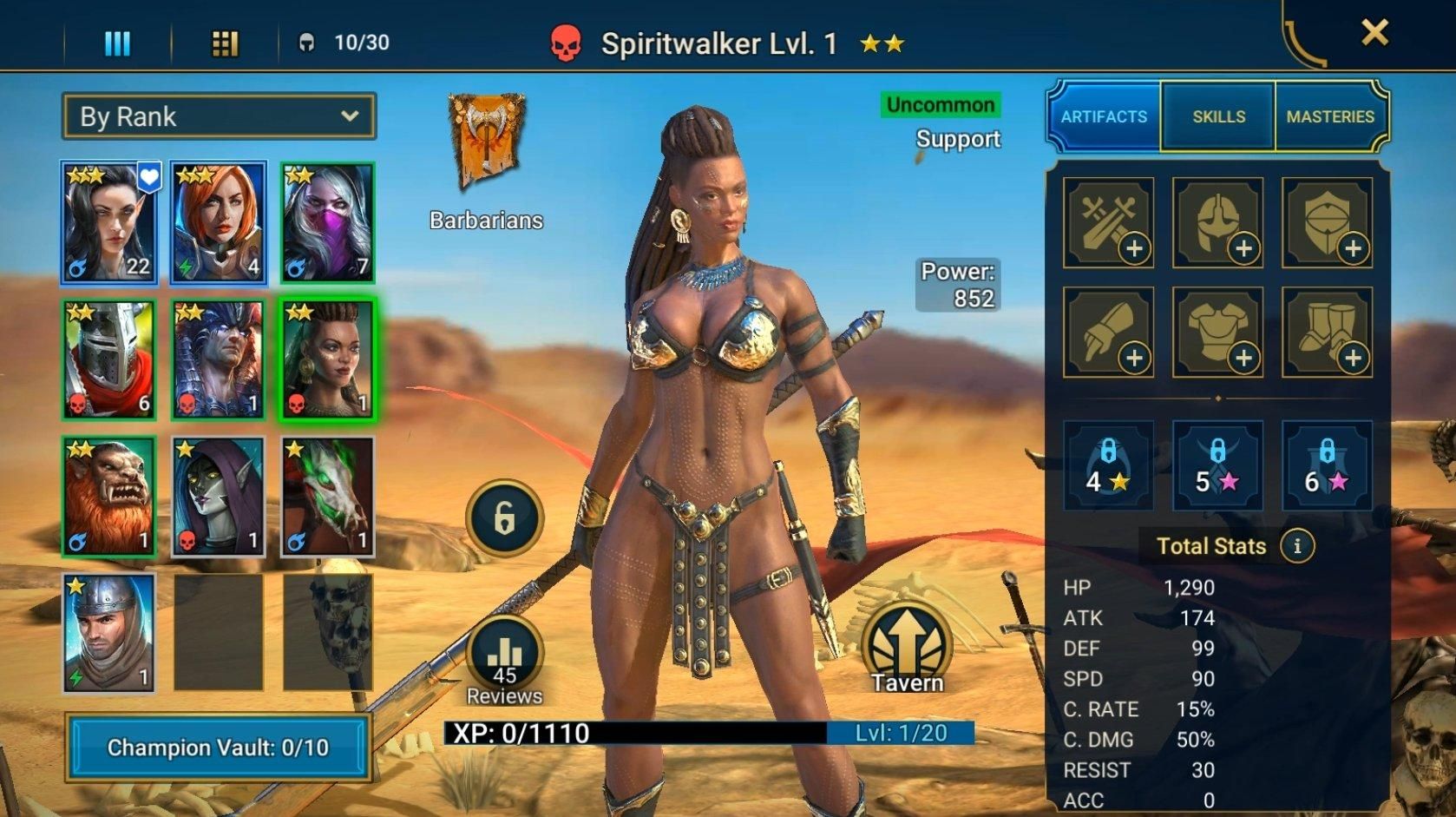The height and width of the screenshot is (817, 1456).
Task: Click the Tavern upgrade button
Action: (x=906, y=646)
